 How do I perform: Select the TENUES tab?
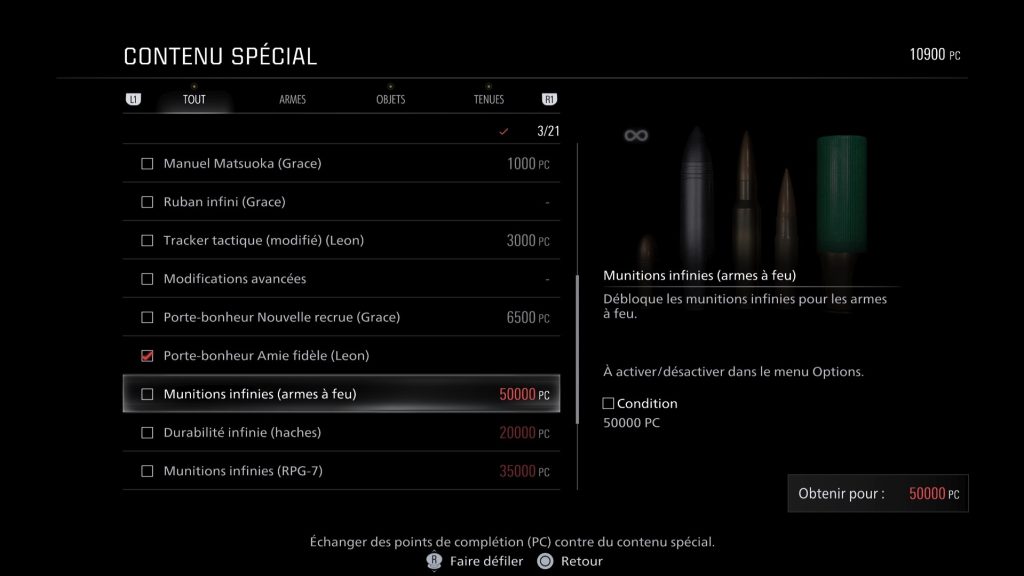489,100
